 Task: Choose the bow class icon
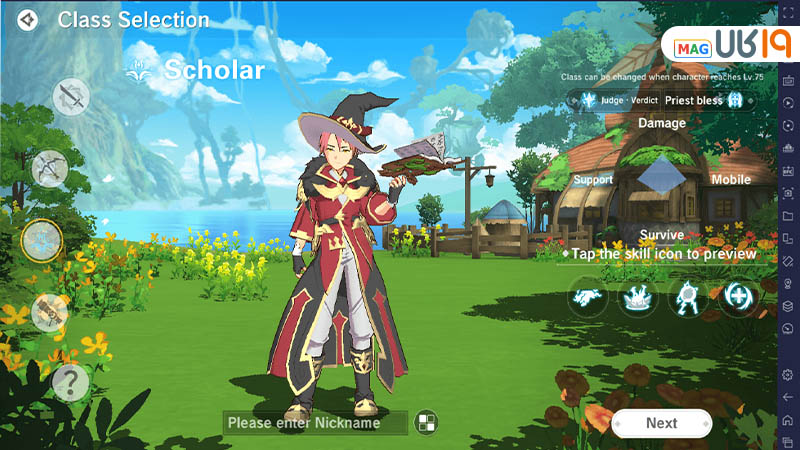(49, 168)
